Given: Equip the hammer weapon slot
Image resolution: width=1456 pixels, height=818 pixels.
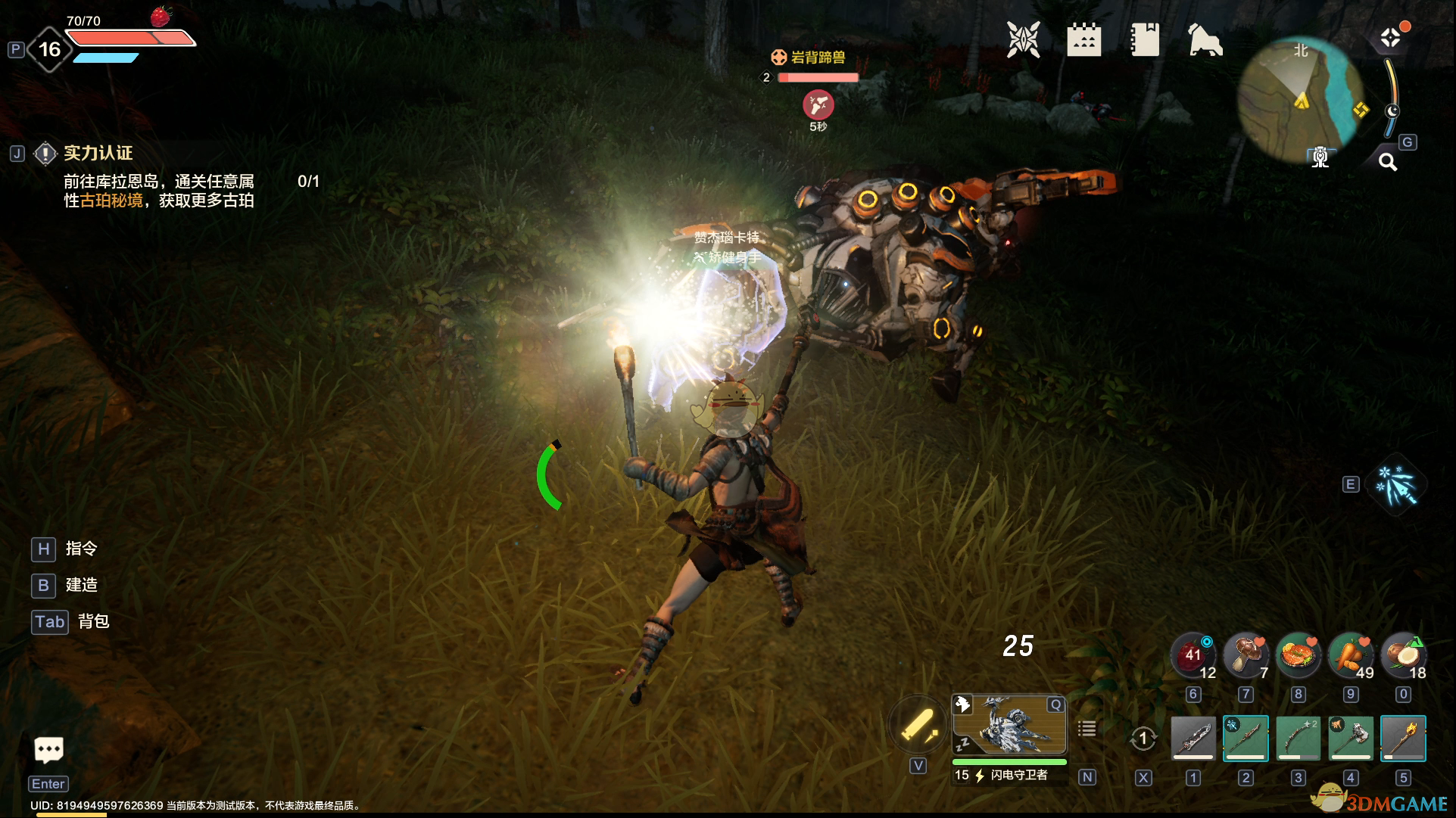Looking at the screenshot, I should 1351,738.
